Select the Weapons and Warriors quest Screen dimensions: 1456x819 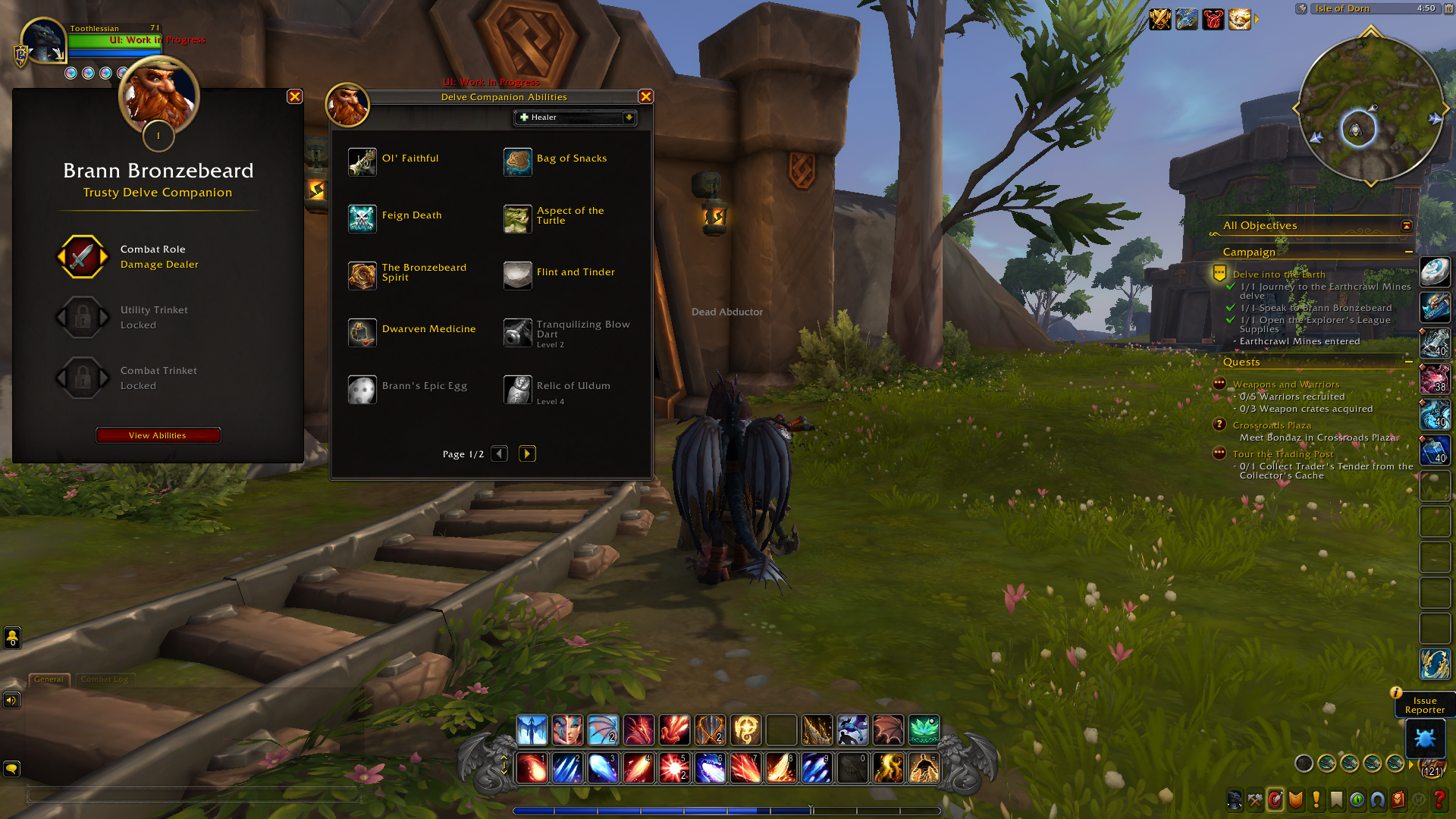pyautogui.click(x=1285, y=384)
